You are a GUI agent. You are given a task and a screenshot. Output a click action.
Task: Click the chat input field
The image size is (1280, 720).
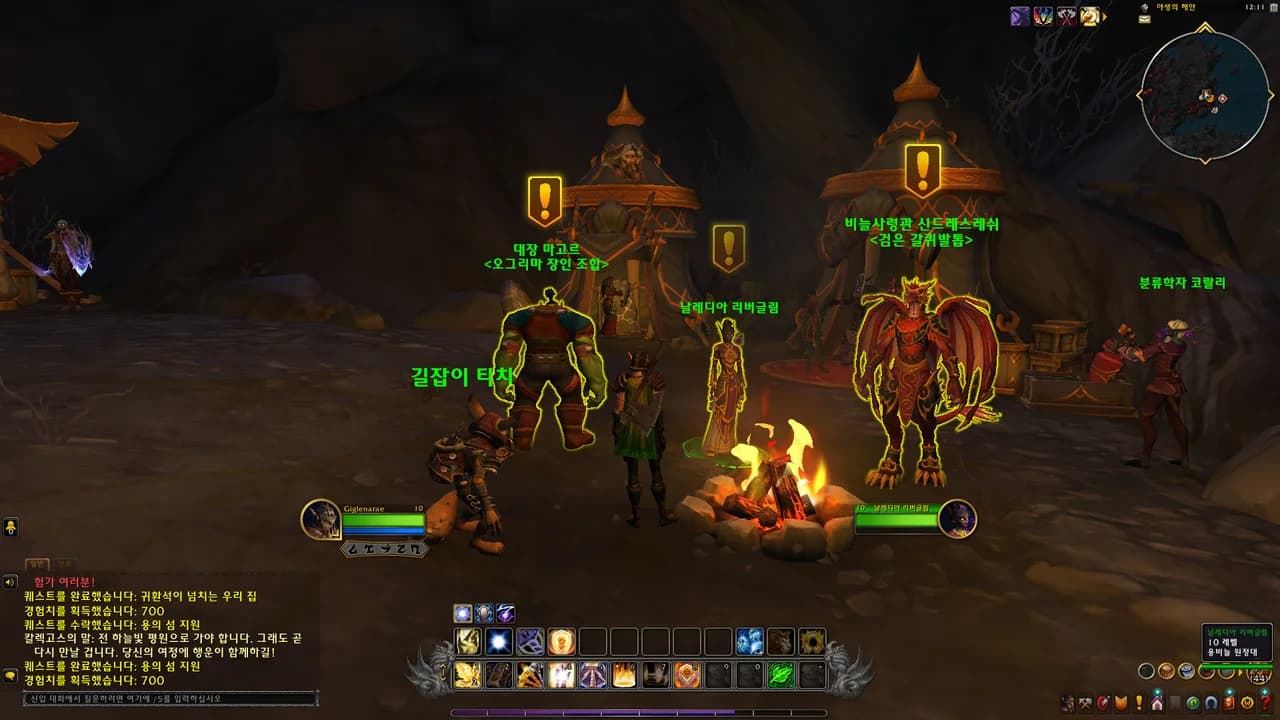pos(170,699)
